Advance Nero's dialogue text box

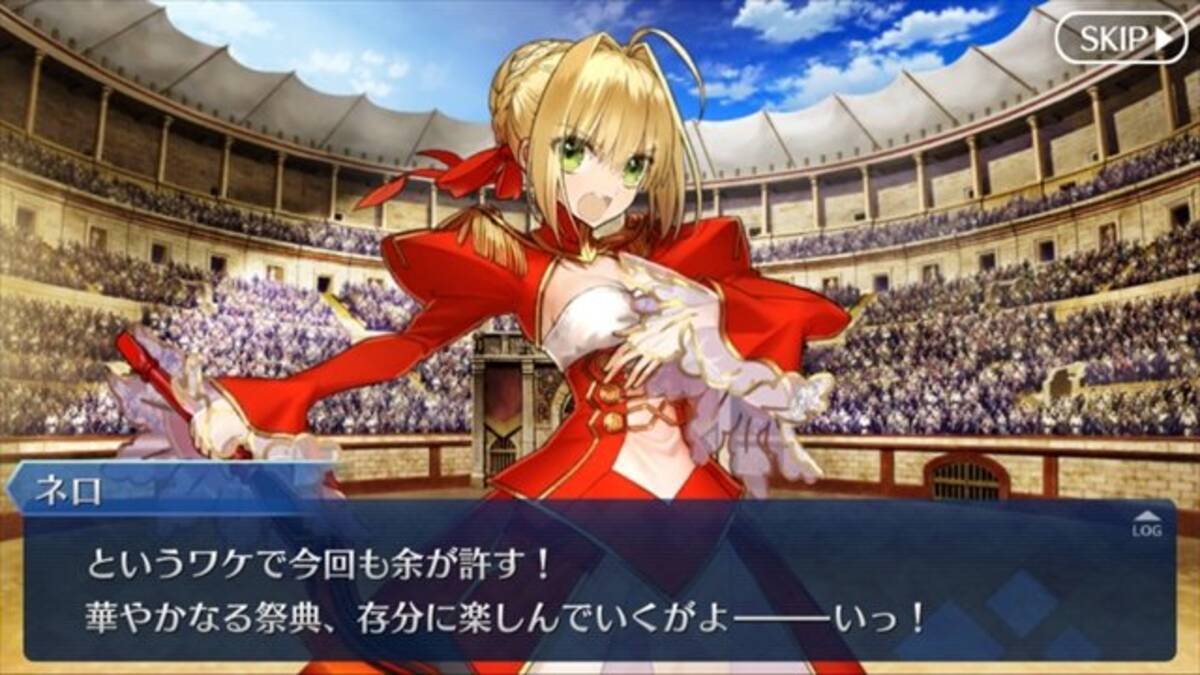[x=600, y=590]
